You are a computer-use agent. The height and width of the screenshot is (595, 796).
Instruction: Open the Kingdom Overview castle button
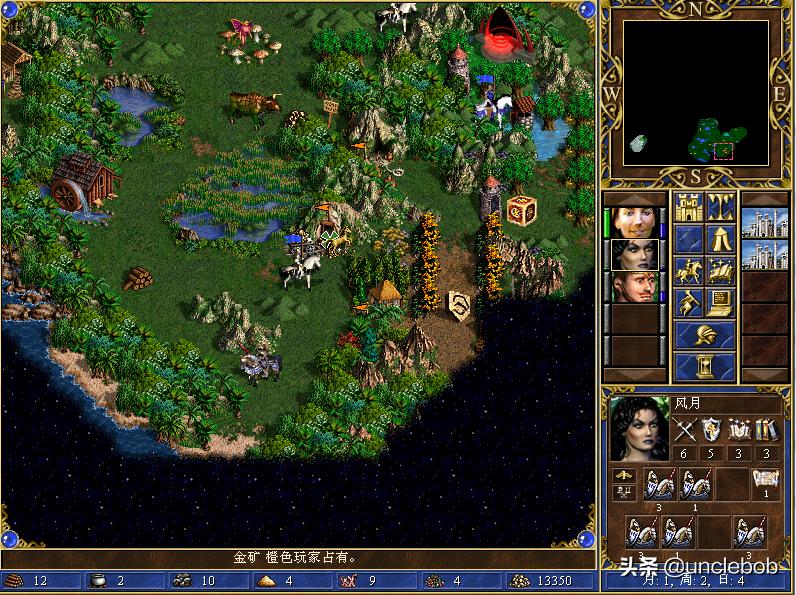pos(689,207)
